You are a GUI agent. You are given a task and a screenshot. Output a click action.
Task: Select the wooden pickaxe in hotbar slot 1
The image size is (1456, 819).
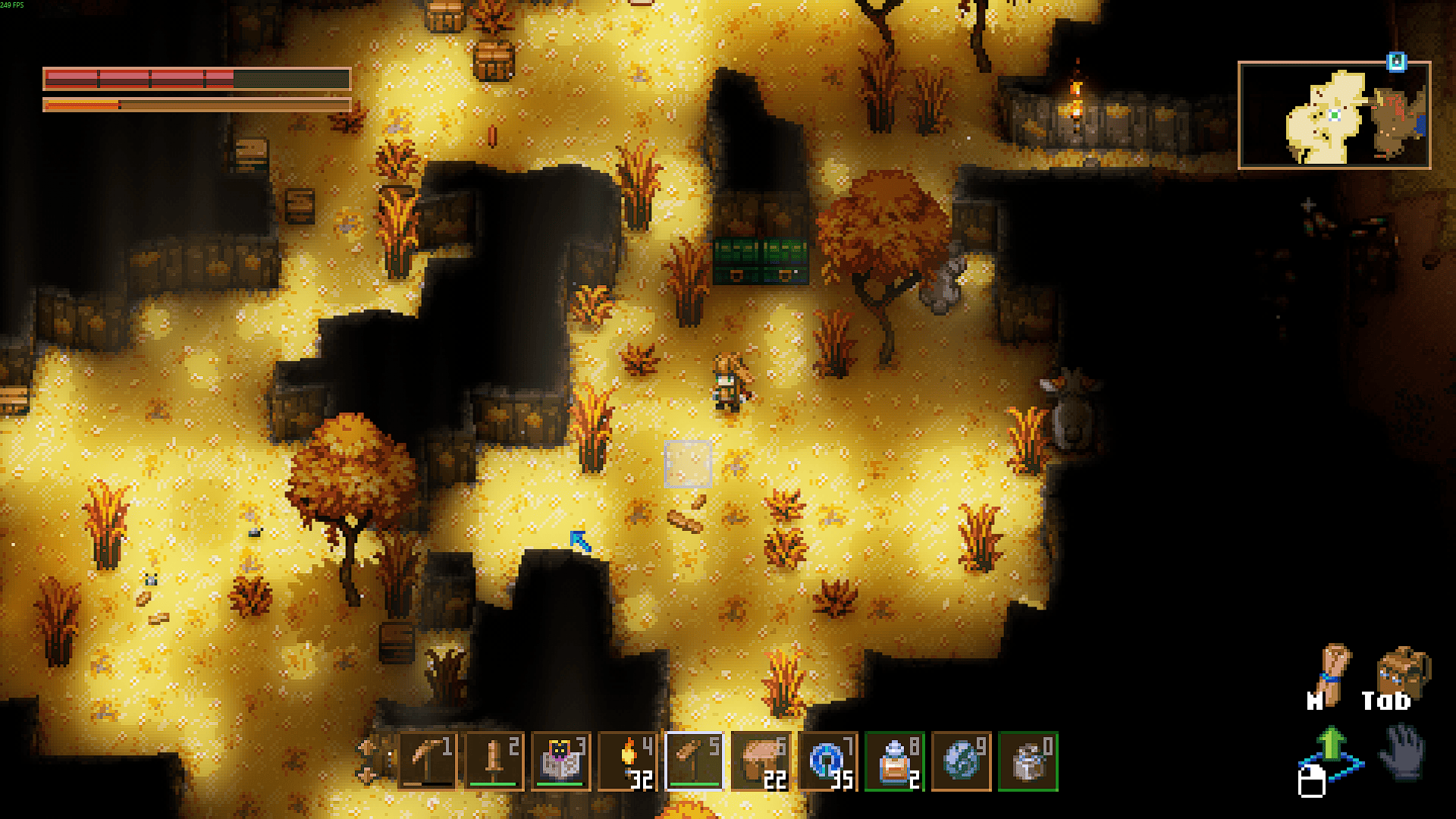click(x=427, y=761)
